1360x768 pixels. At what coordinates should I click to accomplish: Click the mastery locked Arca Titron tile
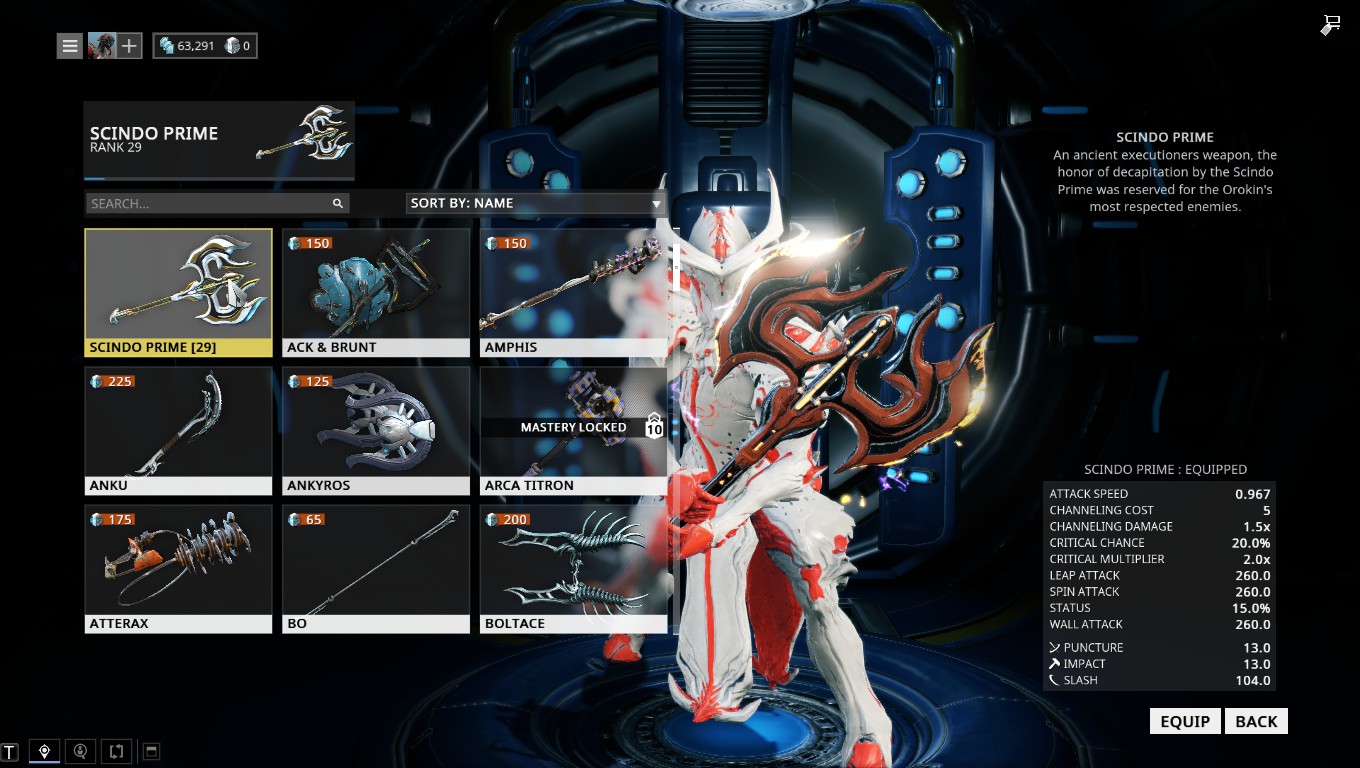click(573, 430)
